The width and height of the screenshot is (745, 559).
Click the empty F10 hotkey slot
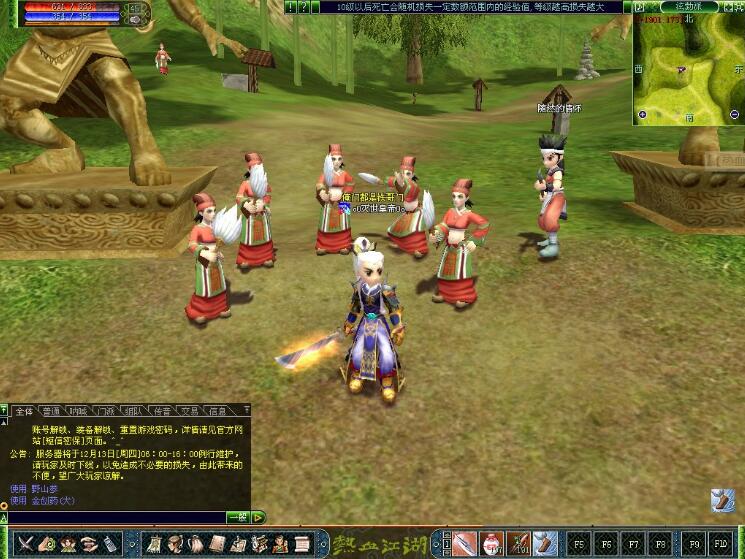(x=720, y=543)
